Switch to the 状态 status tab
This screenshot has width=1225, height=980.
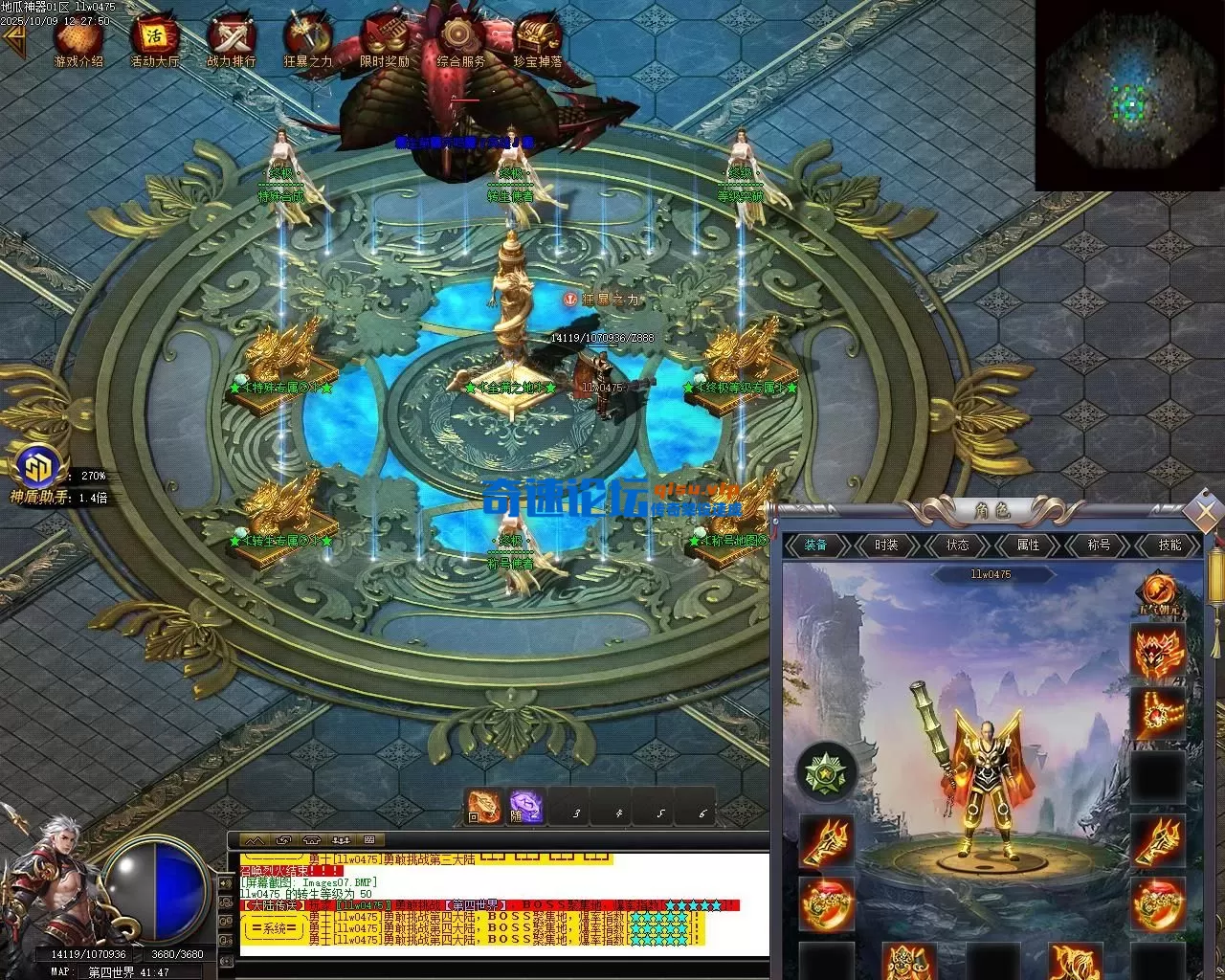click(x=957, y=546)
